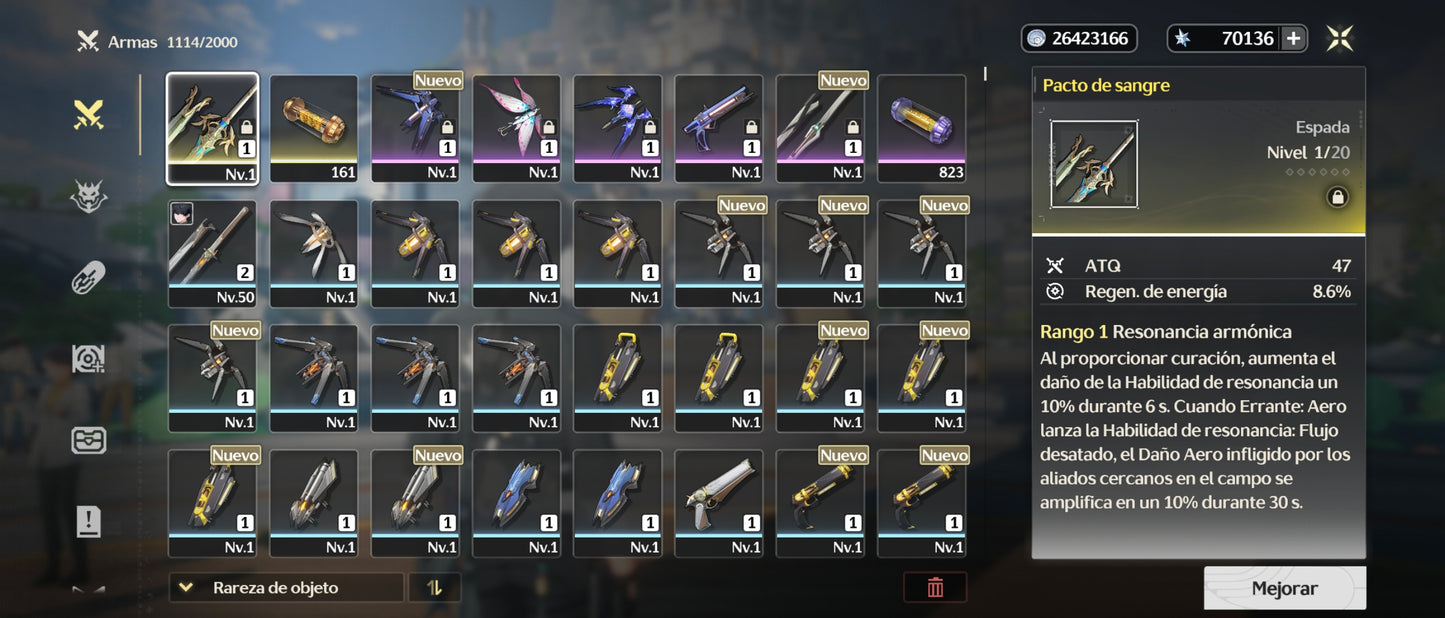
Task: Open the pill-shaped consumables tab
Action: point(88,278)
